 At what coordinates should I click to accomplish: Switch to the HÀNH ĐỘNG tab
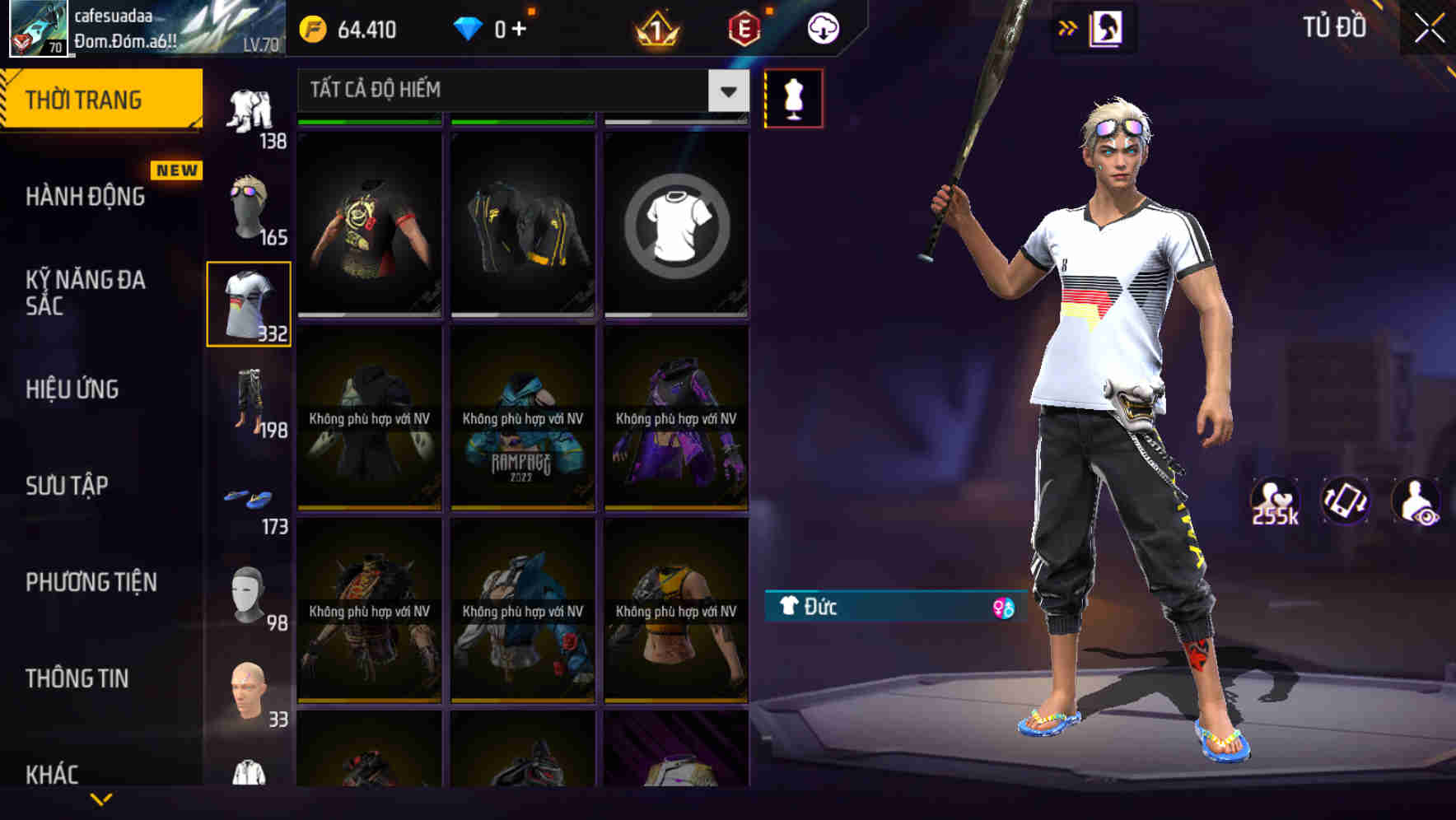(85, 197)
